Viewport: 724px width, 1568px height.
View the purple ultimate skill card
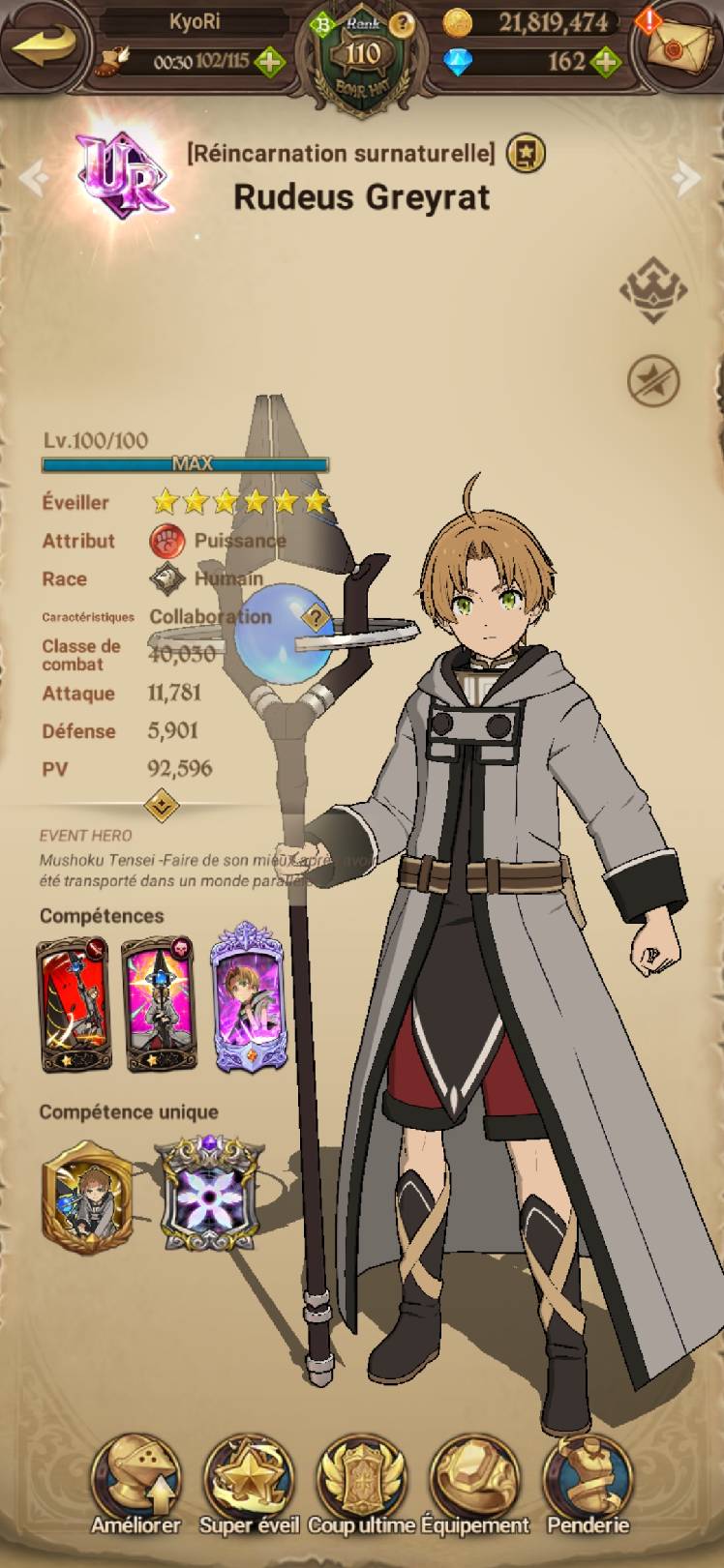(x=249, y=998)
